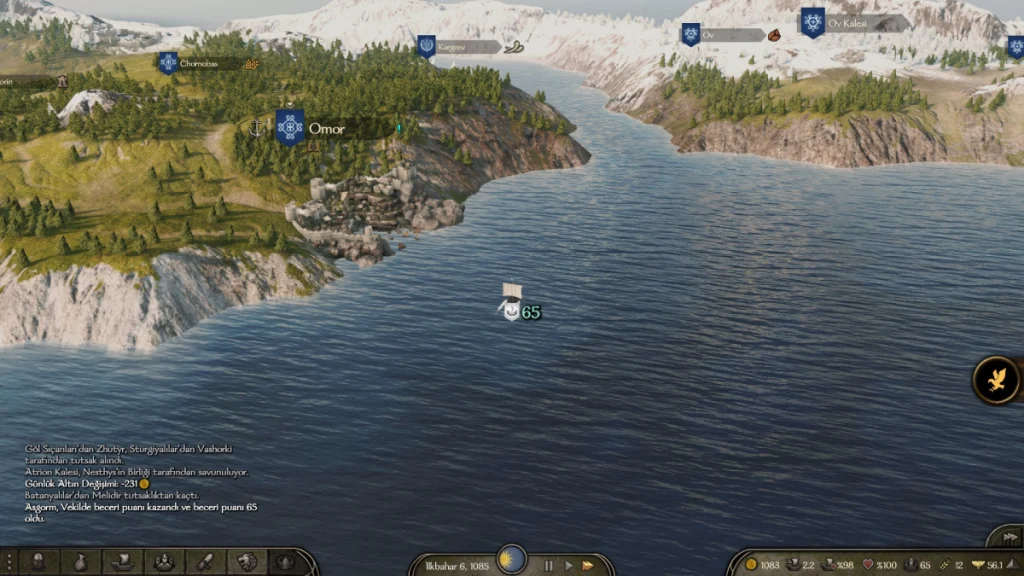Set time to fast forward
Screen dimensions: 1024x576
click(x=588, y=565)
